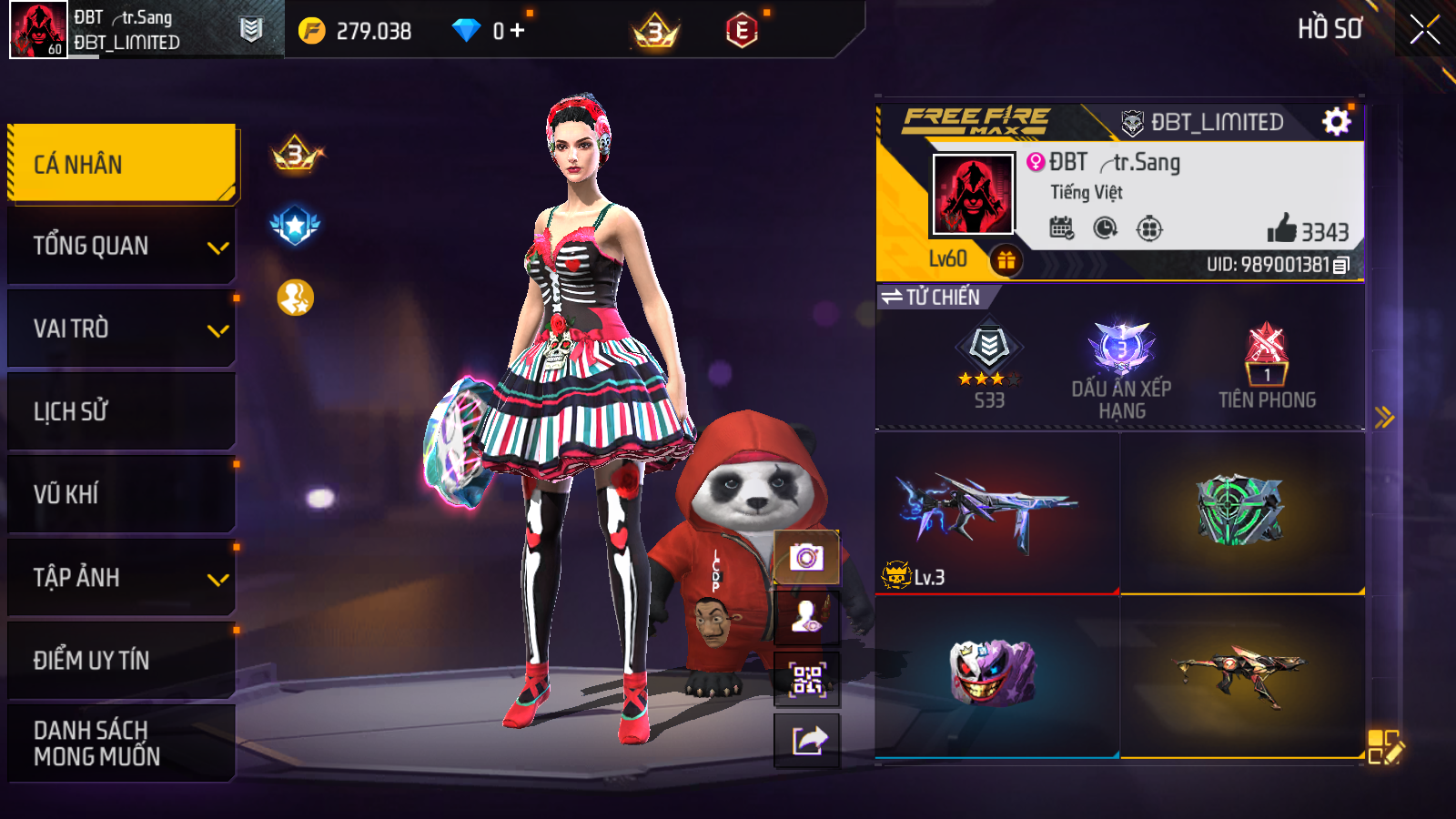
Task: Expand the TỔNG QUAN section
Action: [x=122, y=246]
